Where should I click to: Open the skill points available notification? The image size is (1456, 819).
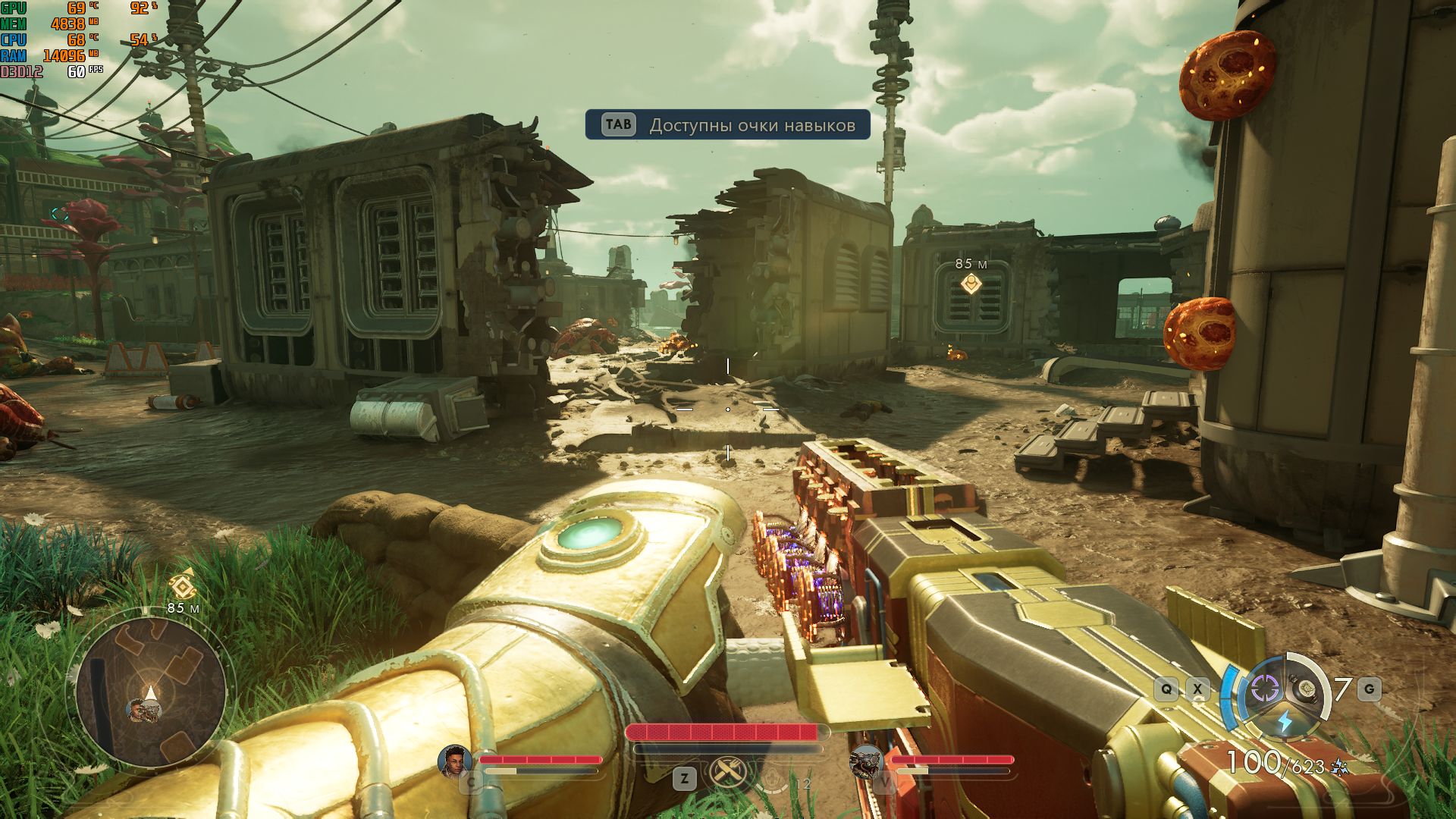727,125
